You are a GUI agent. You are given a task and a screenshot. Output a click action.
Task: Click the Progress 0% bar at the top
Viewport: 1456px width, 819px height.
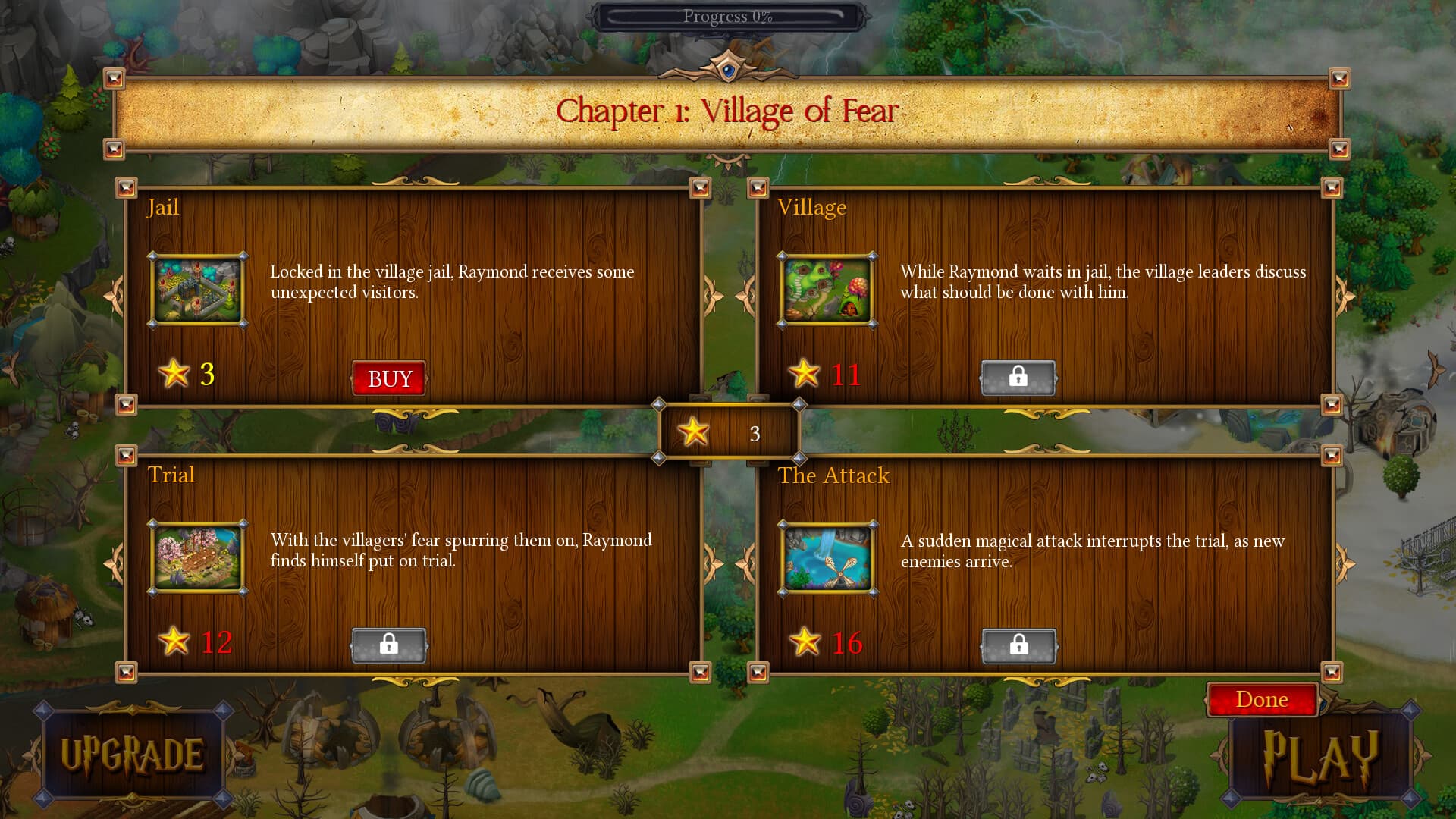tap(726, 15)
